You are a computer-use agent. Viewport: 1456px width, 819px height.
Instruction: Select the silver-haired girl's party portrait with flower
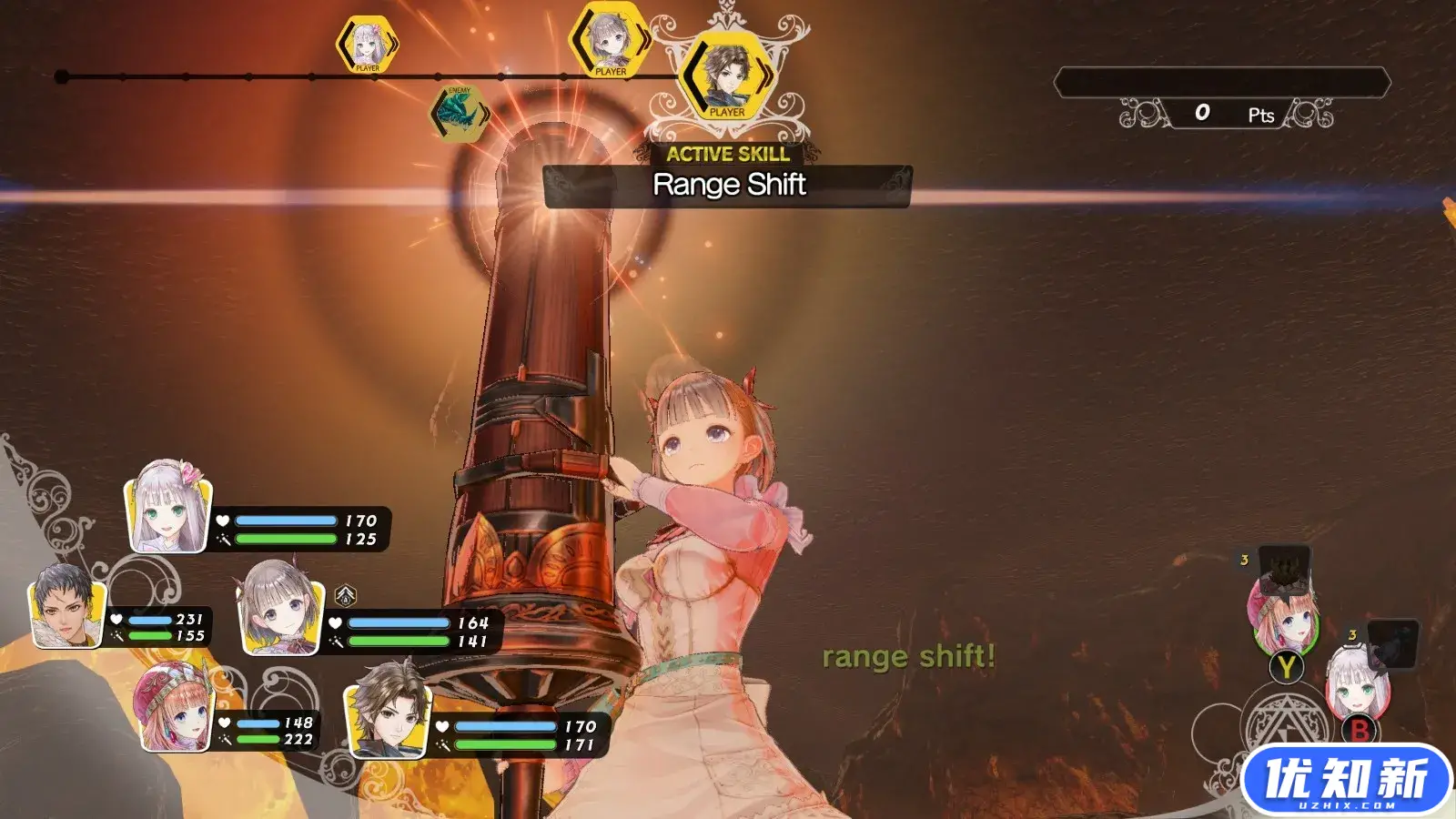pyautogui.click(x=169, y=508)
